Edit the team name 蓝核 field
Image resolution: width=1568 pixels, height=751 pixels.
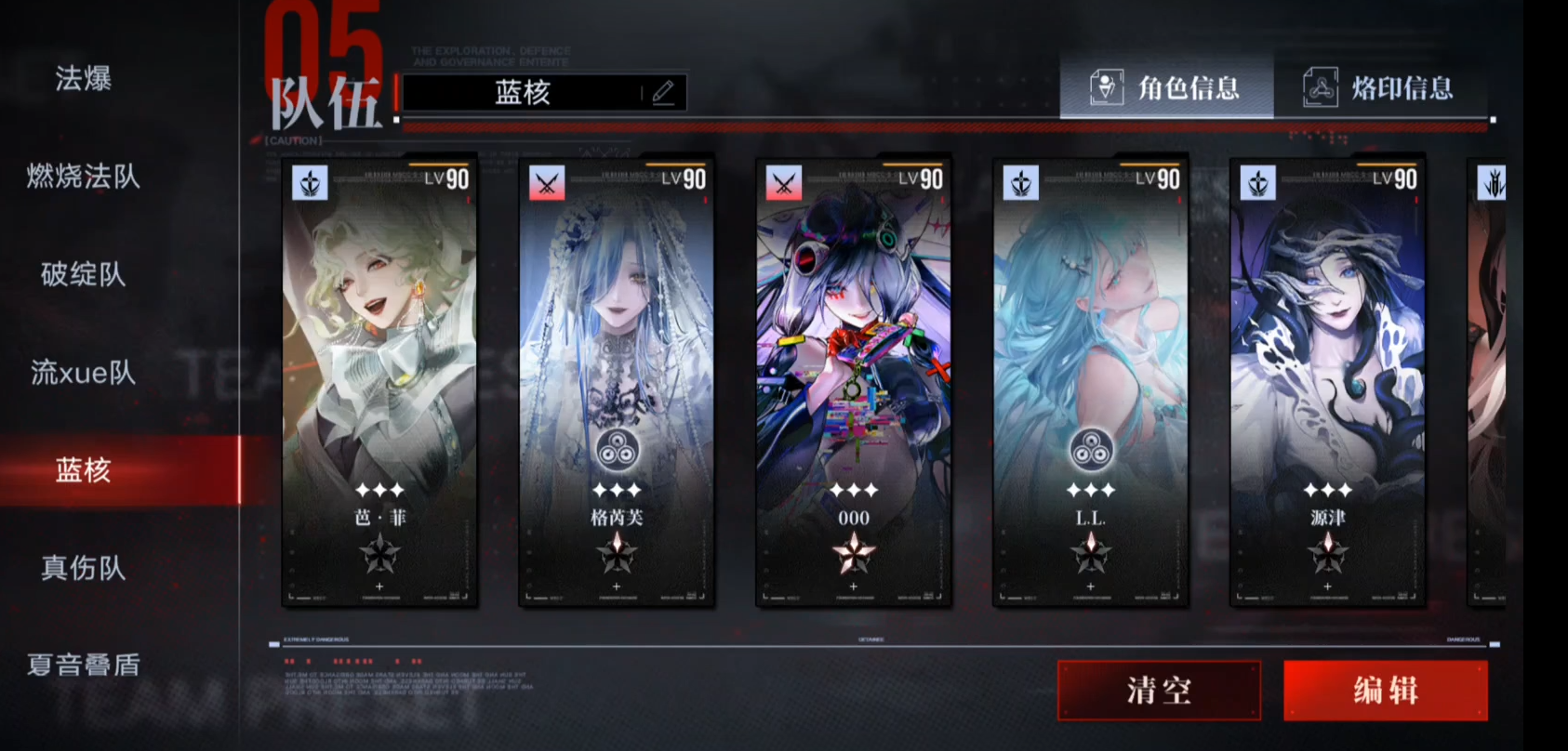click(x=544, y=93)
